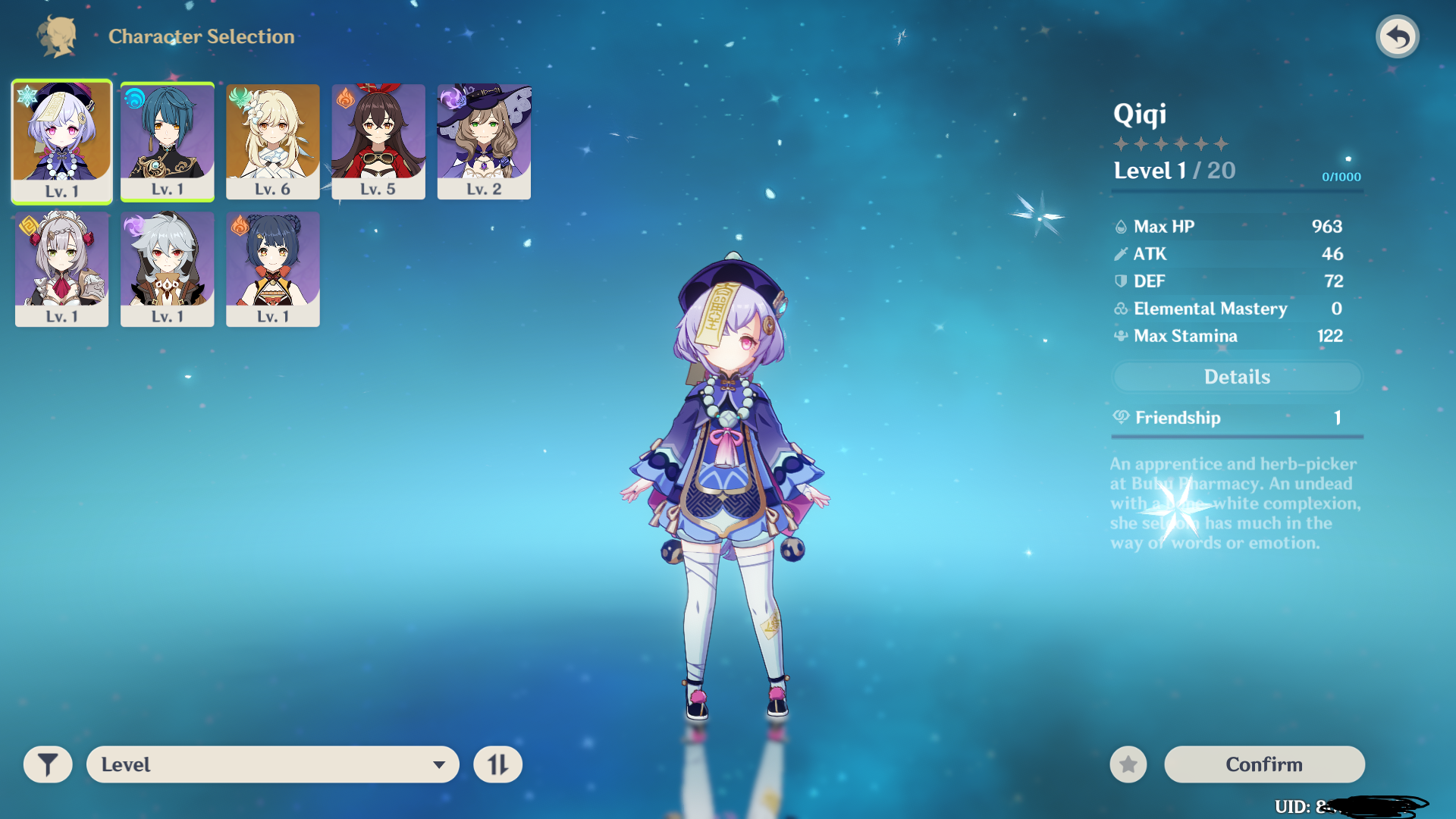Viewport: 1456px width, 819px height.
Task: Select the Razor character card
Action: 167,268
